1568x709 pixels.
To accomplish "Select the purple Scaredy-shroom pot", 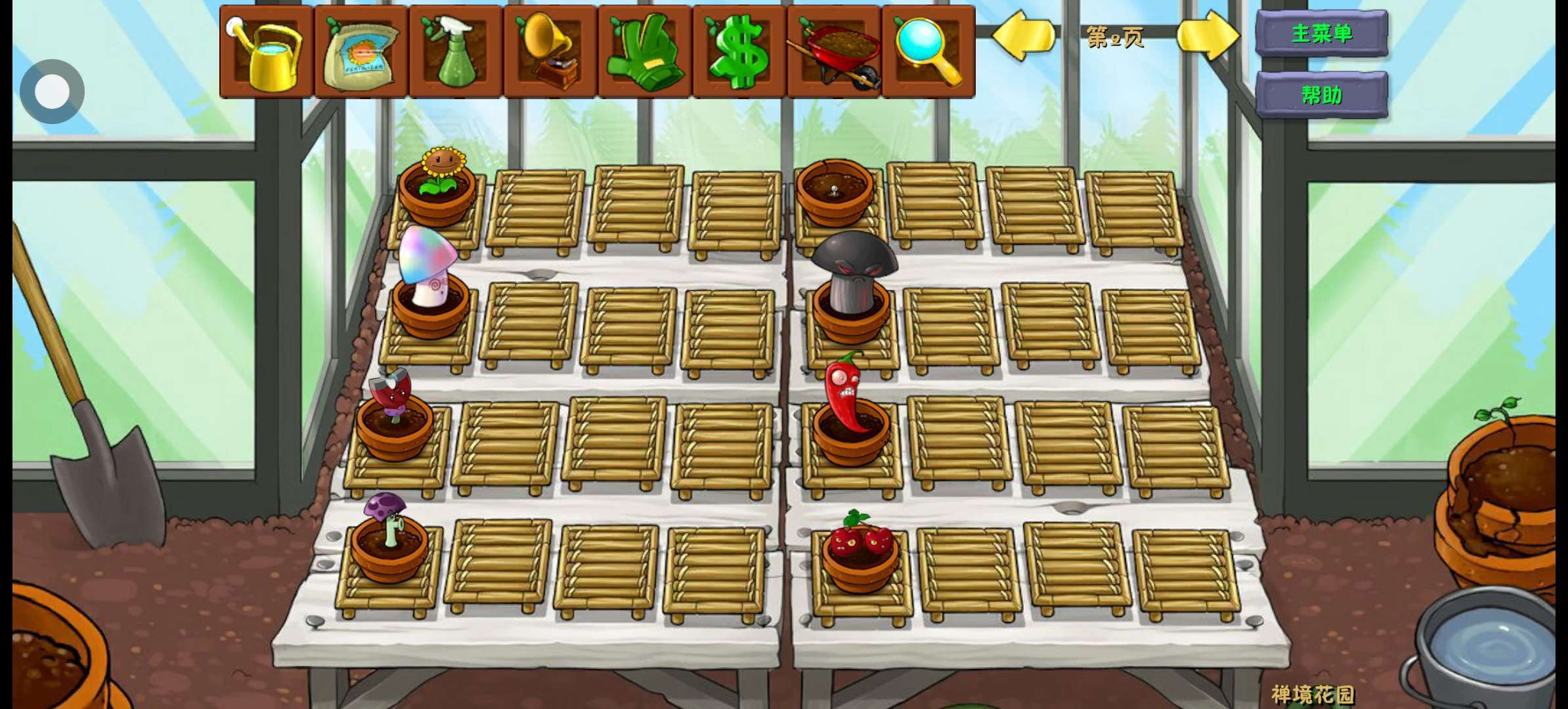I will 389,535.
